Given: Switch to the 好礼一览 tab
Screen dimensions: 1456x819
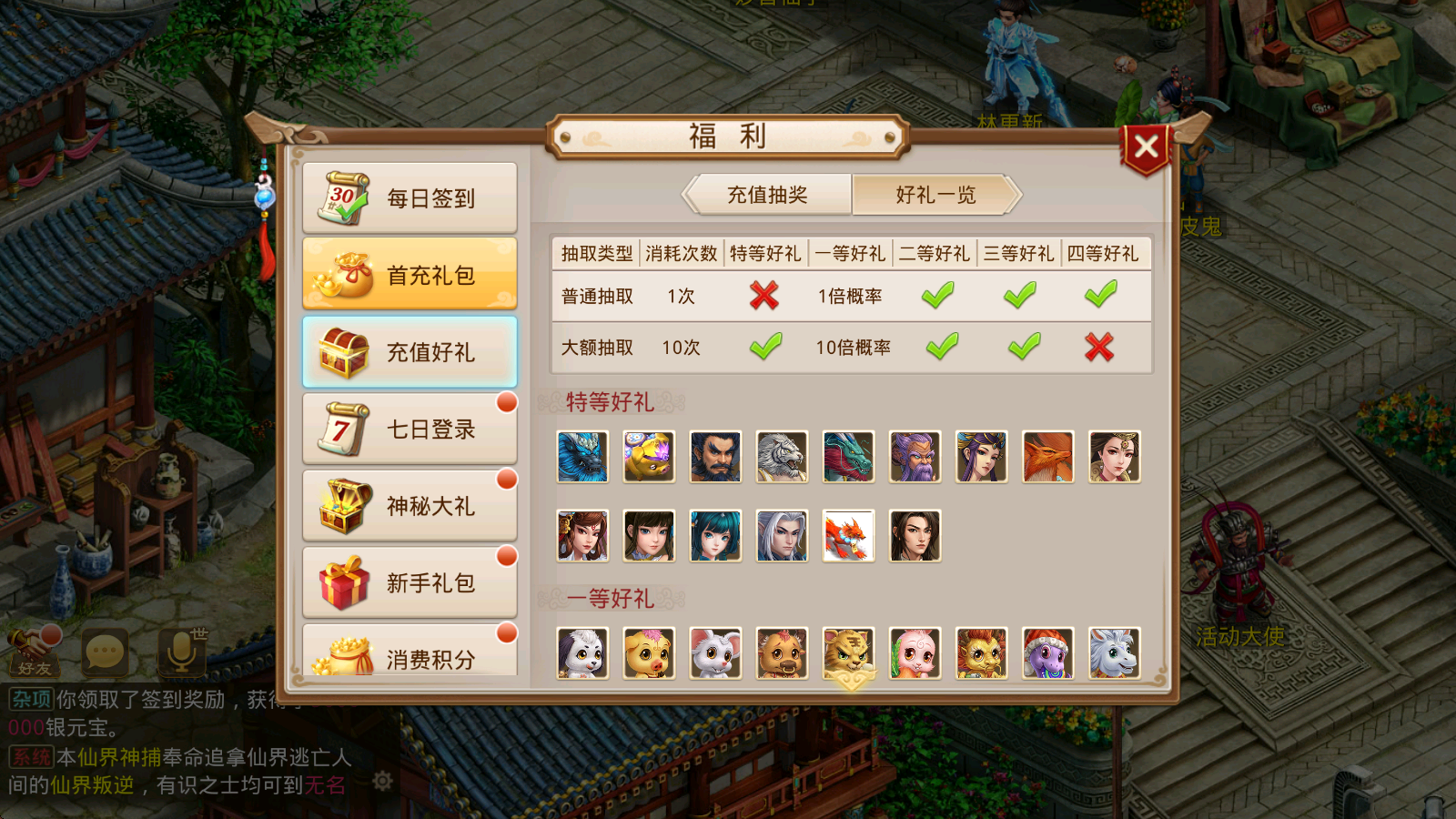Looking at the screenshot, I should (935, 194).
